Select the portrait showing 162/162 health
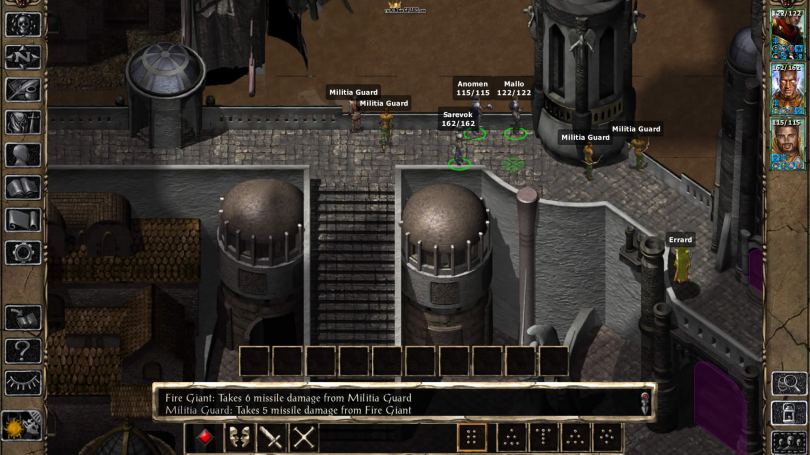The height and width of the screenshot is (455, 810). (x=788, y=89)
